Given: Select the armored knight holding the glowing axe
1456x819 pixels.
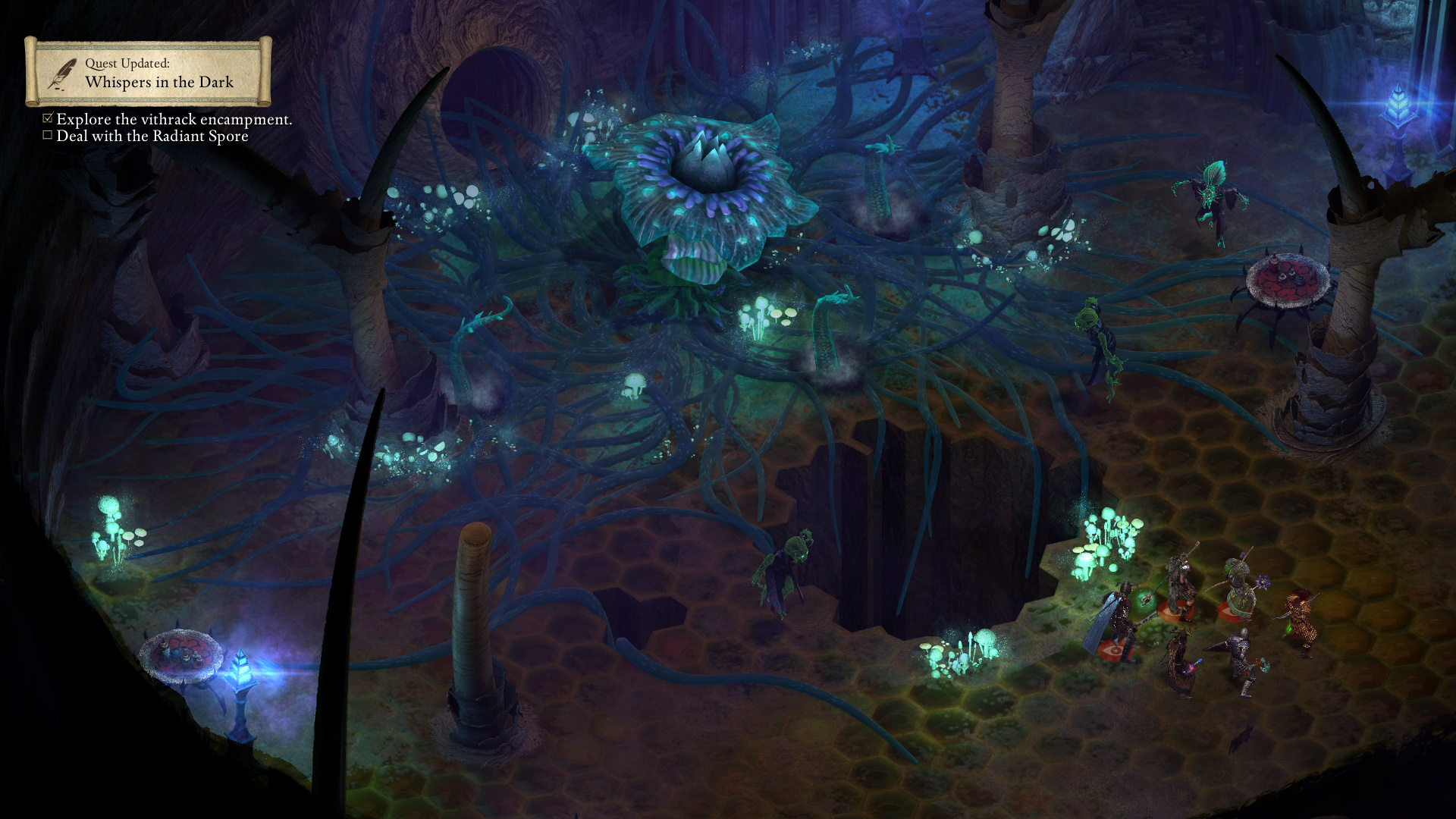Looking at the screenshot, I should [x=1241, y=656].
